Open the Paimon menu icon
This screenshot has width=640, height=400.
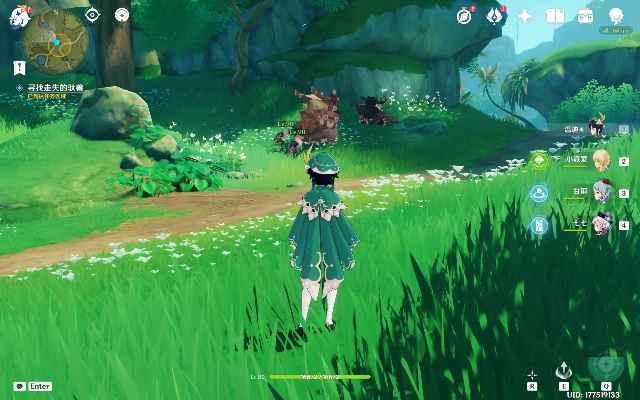point(18,16)
